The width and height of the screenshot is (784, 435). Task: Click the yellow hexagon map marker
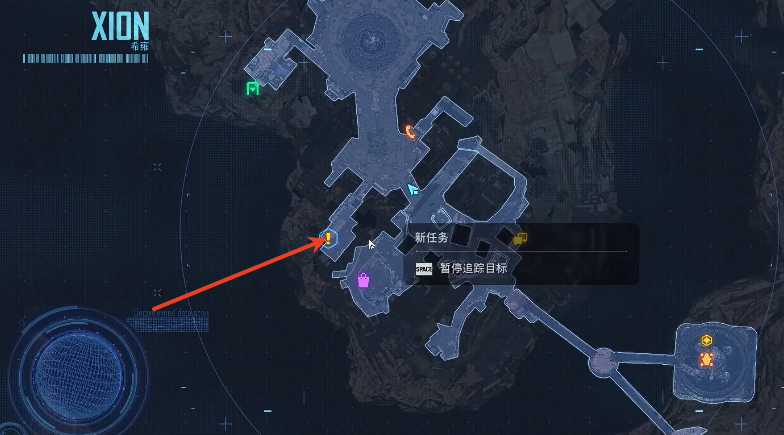(707, 340)
